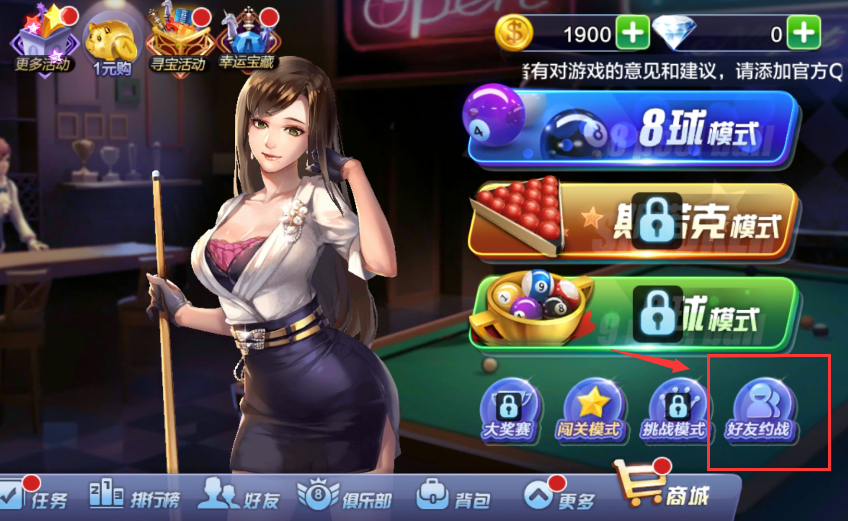Open the locked 大奖赛 tournament
This screenshot has height=521, width=848.
(511, 410)
